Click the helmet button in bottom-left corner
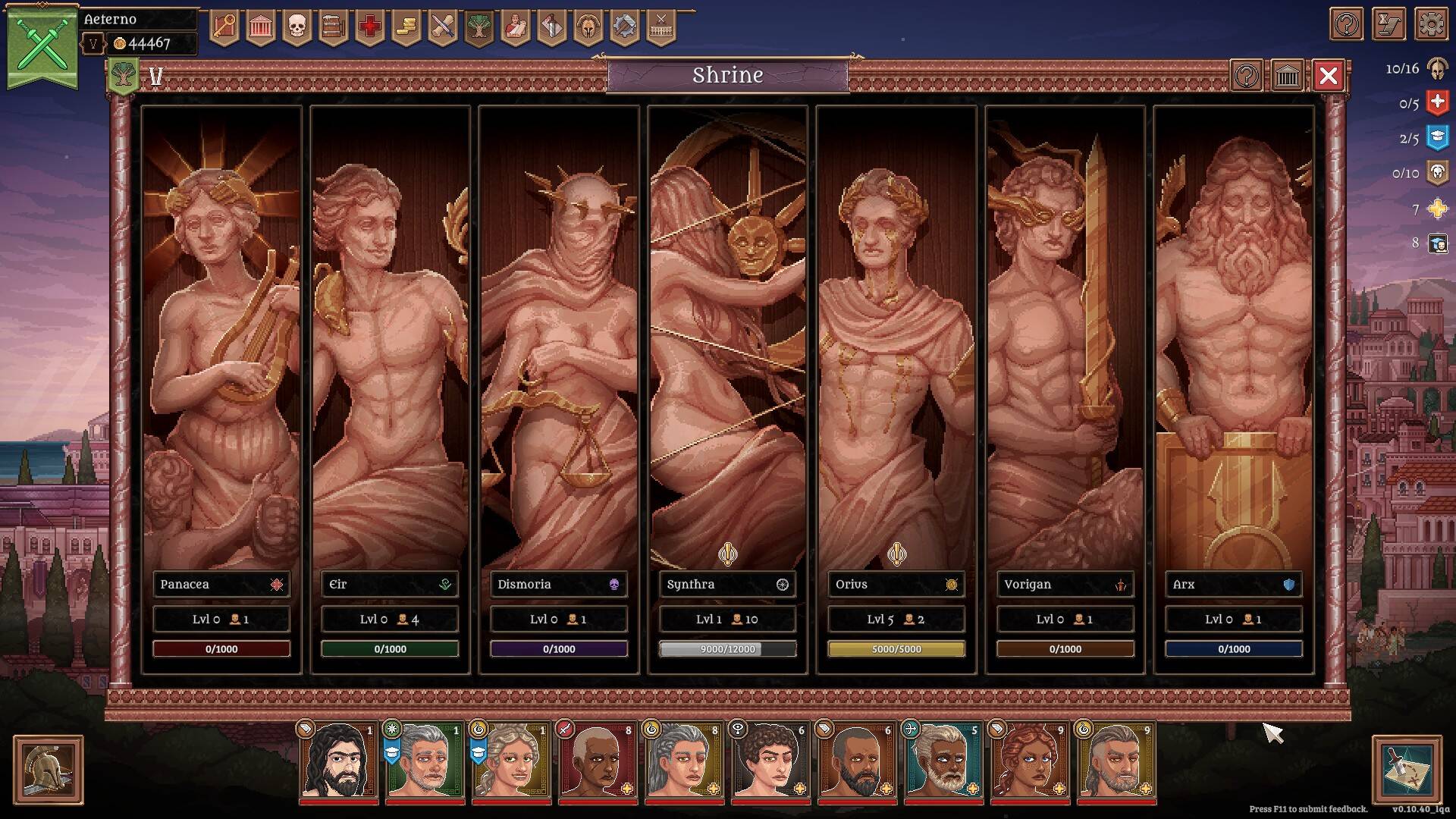Image resolution: width=1456 pixels, height=819 pixels. pyautogui.click(x=49, y=770)
